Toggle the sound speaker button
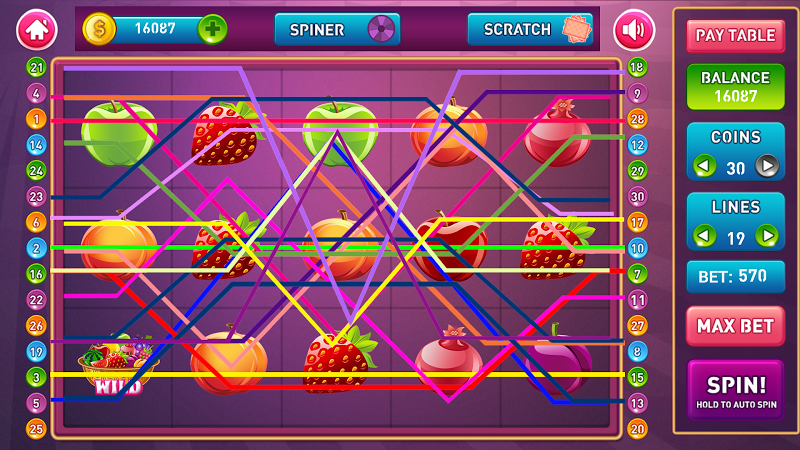Screen dimensions: 800x450 (633, 29)
